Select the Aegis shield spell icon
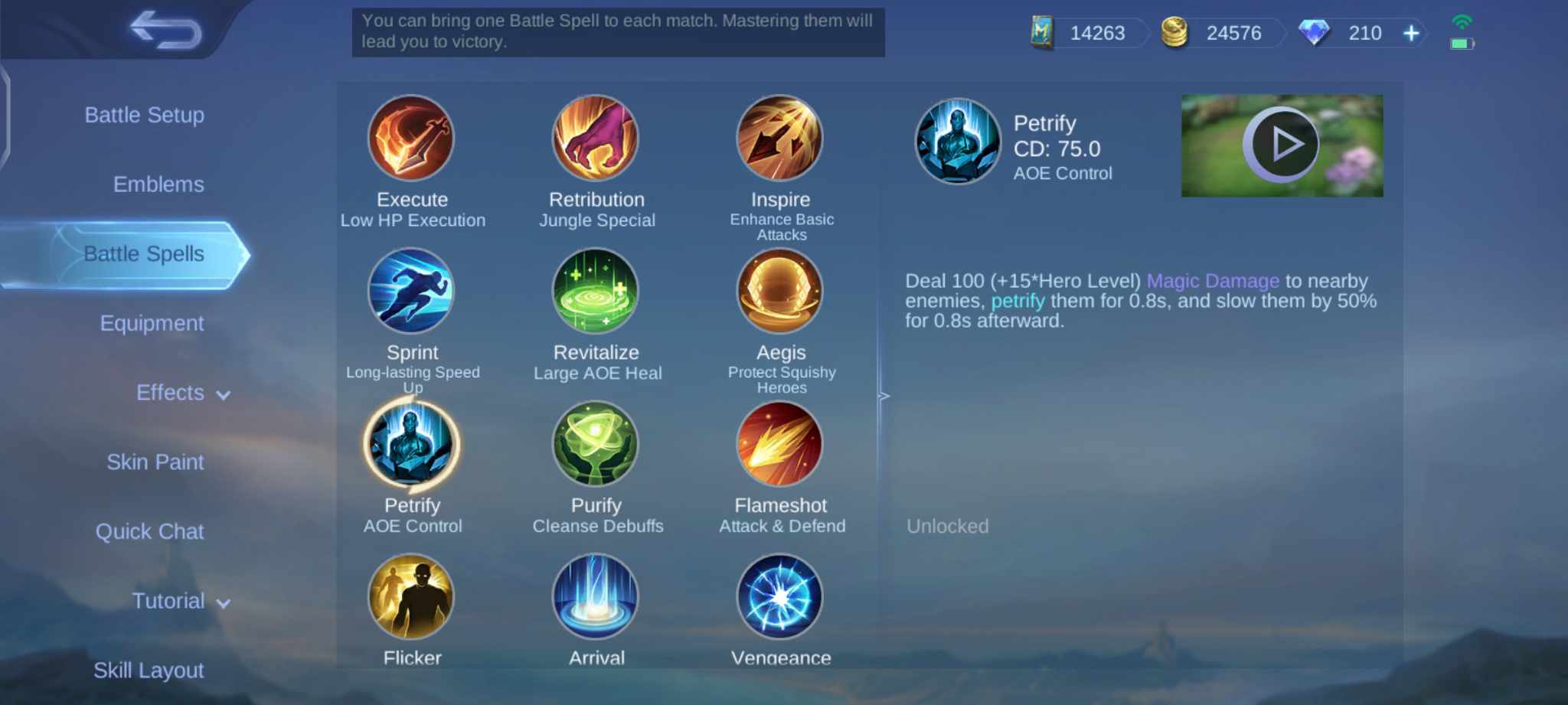Screen dimensions: 1568x705 pyautogui.click(x=780, y=292)
